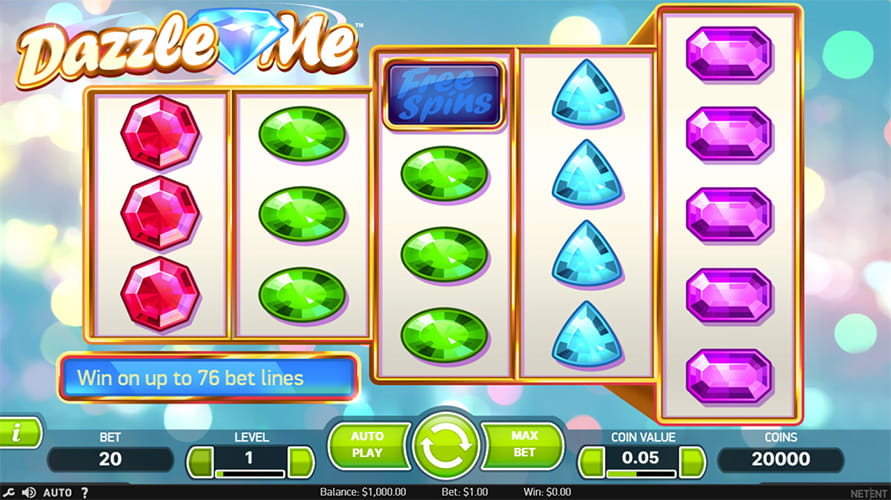Open game settings with the wrench icon
This screenshot has width=891, height=500.
point(9,492)
